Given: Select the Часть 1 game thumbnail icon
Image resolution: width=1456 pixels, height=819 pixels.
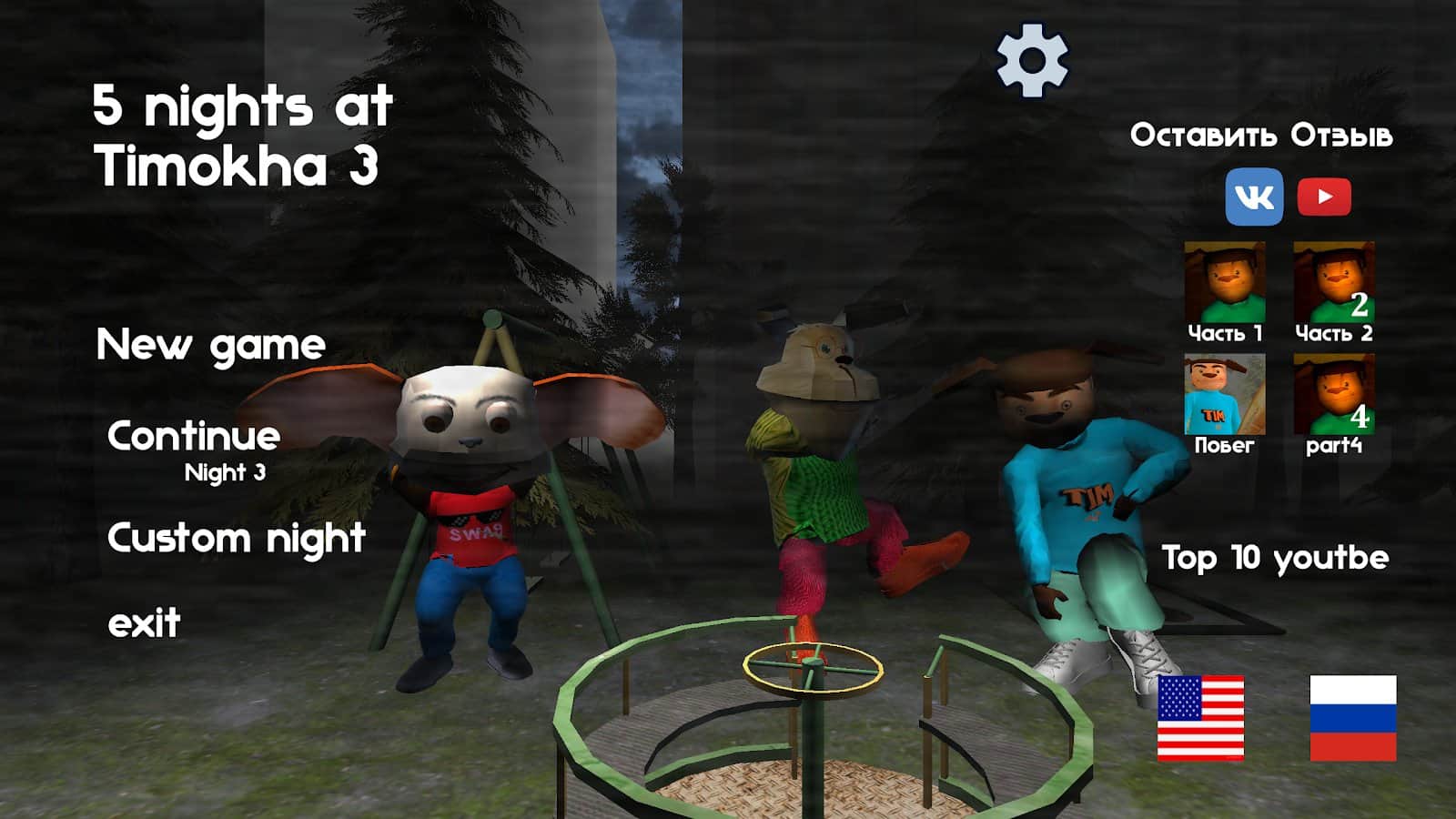Looking at the screenshot, I should pyautogui.click(x=1225, y=282).
